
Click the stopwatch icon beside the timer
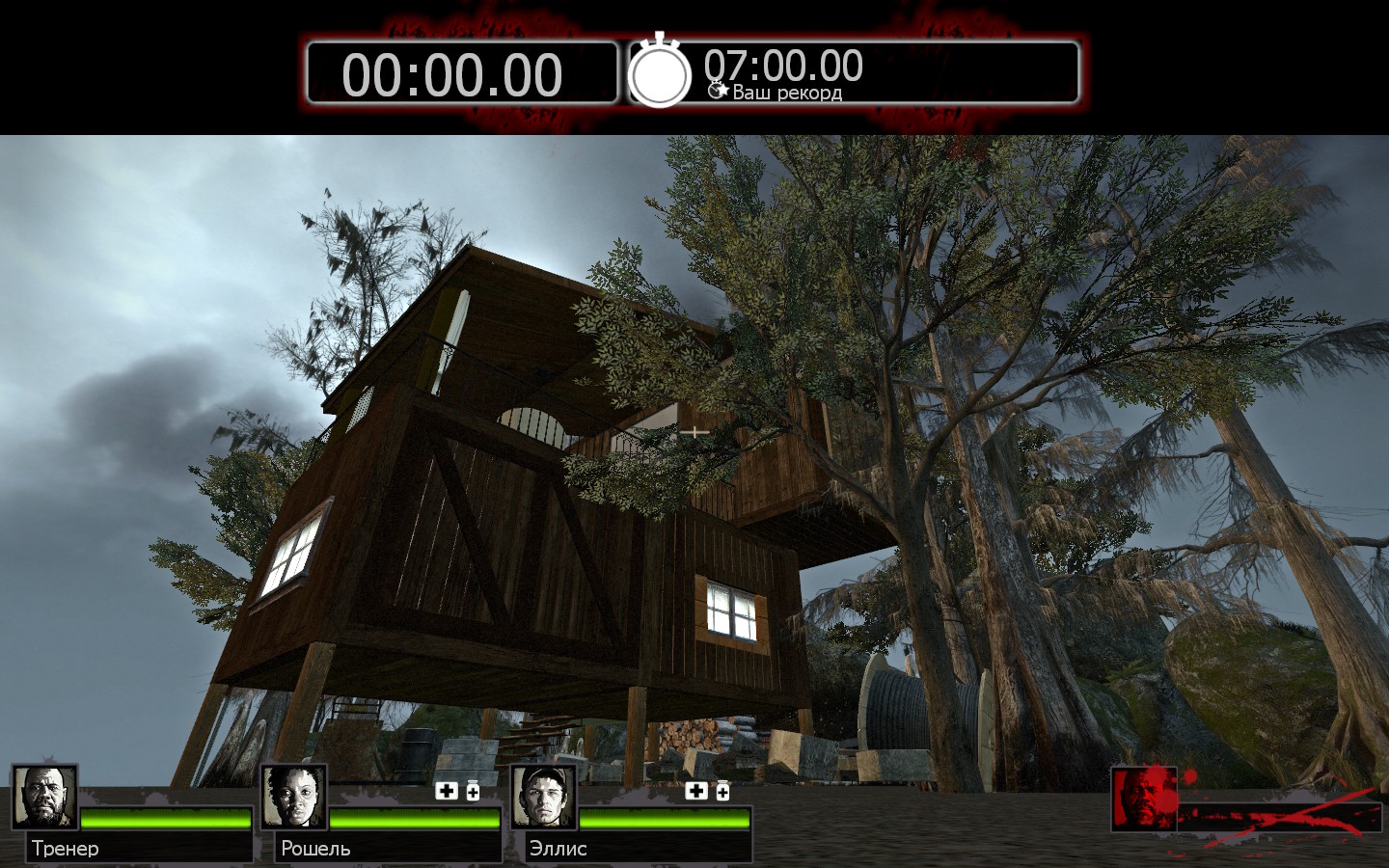(x=660, y=71)
